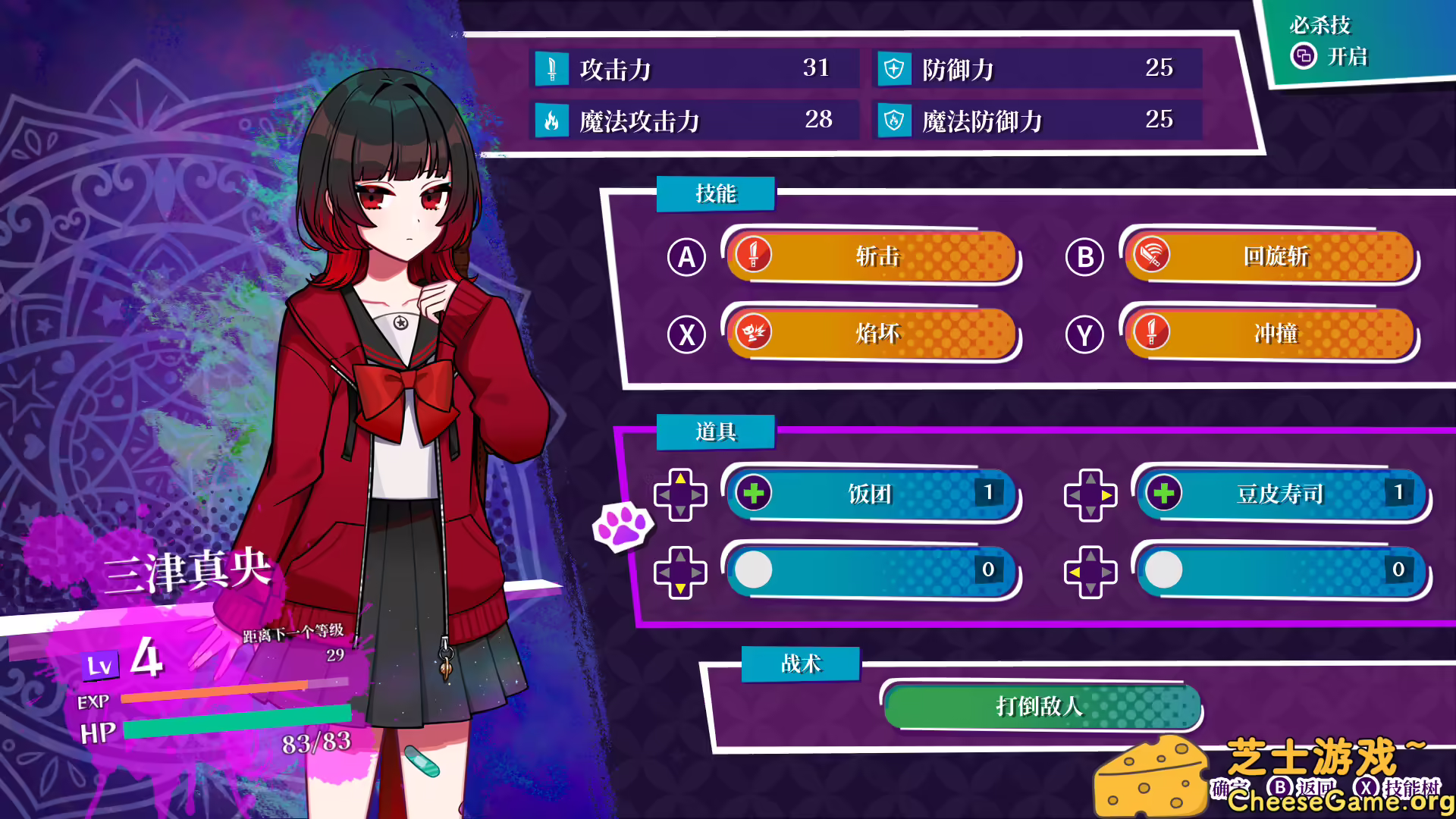
Task: Click the magic defense shield icon
Action: (x=895, y=120)
